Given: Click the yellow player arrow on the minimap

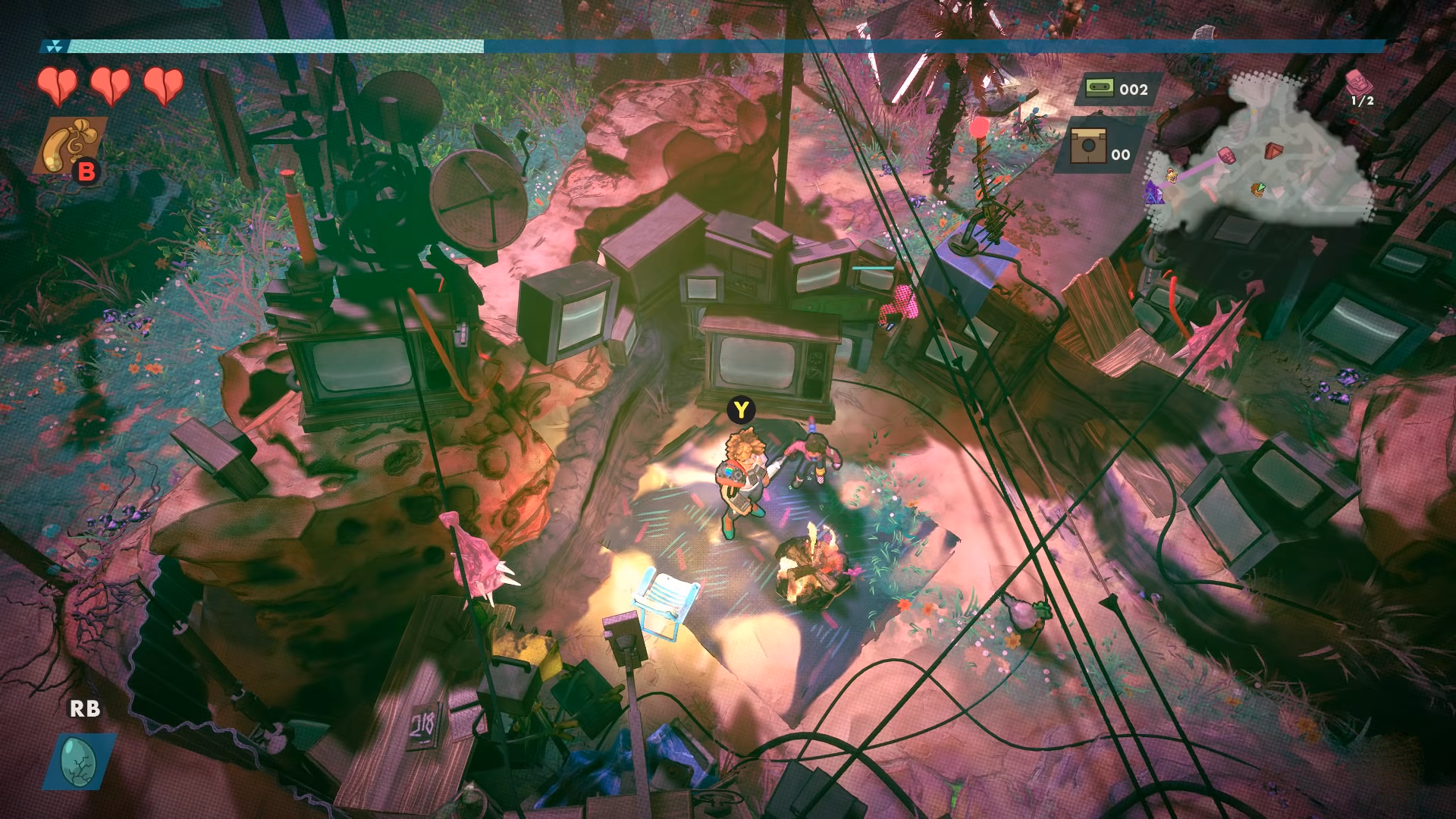Looking at the screenshot, I should 1257,190.
